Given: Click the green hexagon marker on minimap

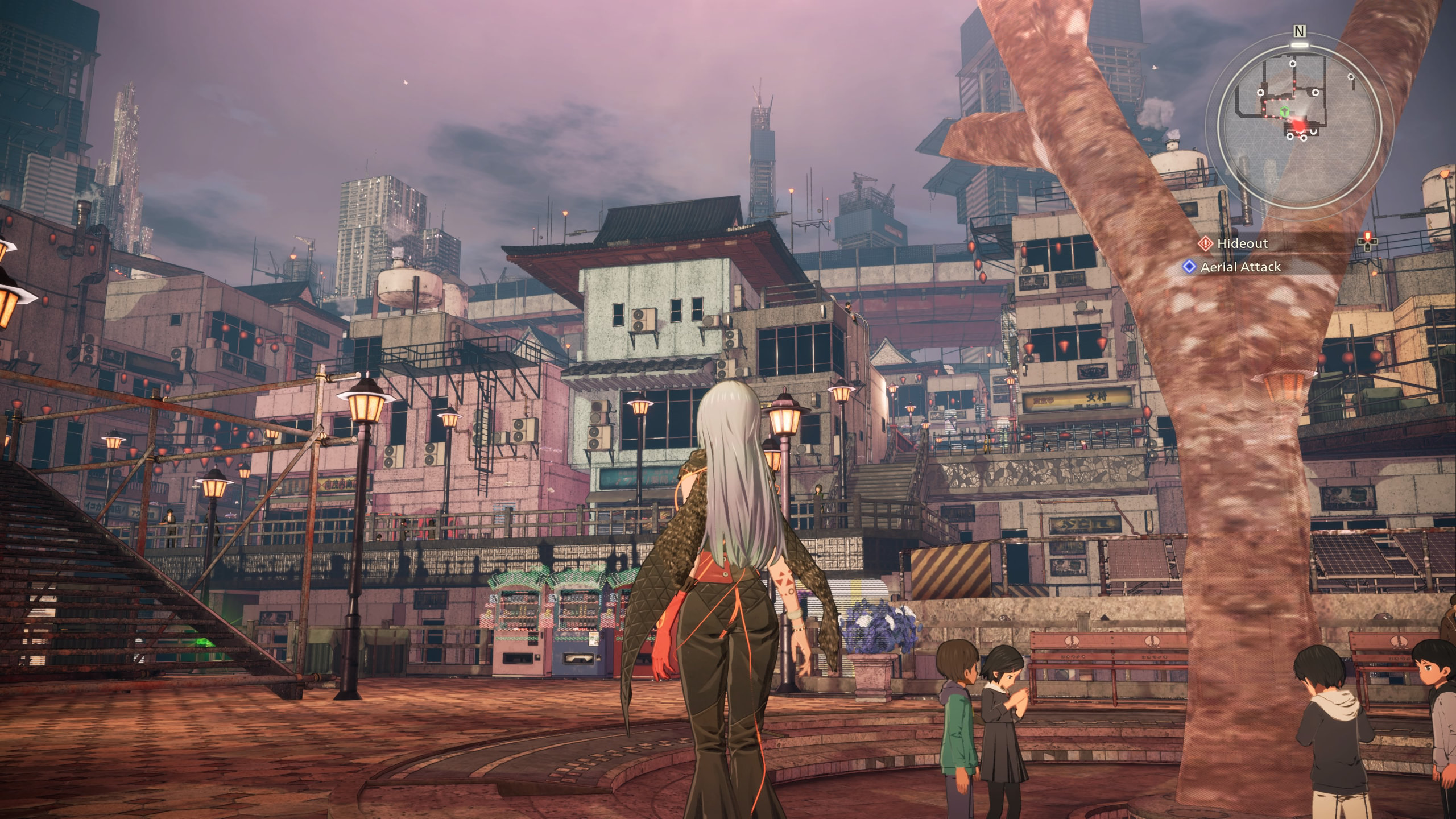Looking at the screenshot, I should coord(1284,112).
